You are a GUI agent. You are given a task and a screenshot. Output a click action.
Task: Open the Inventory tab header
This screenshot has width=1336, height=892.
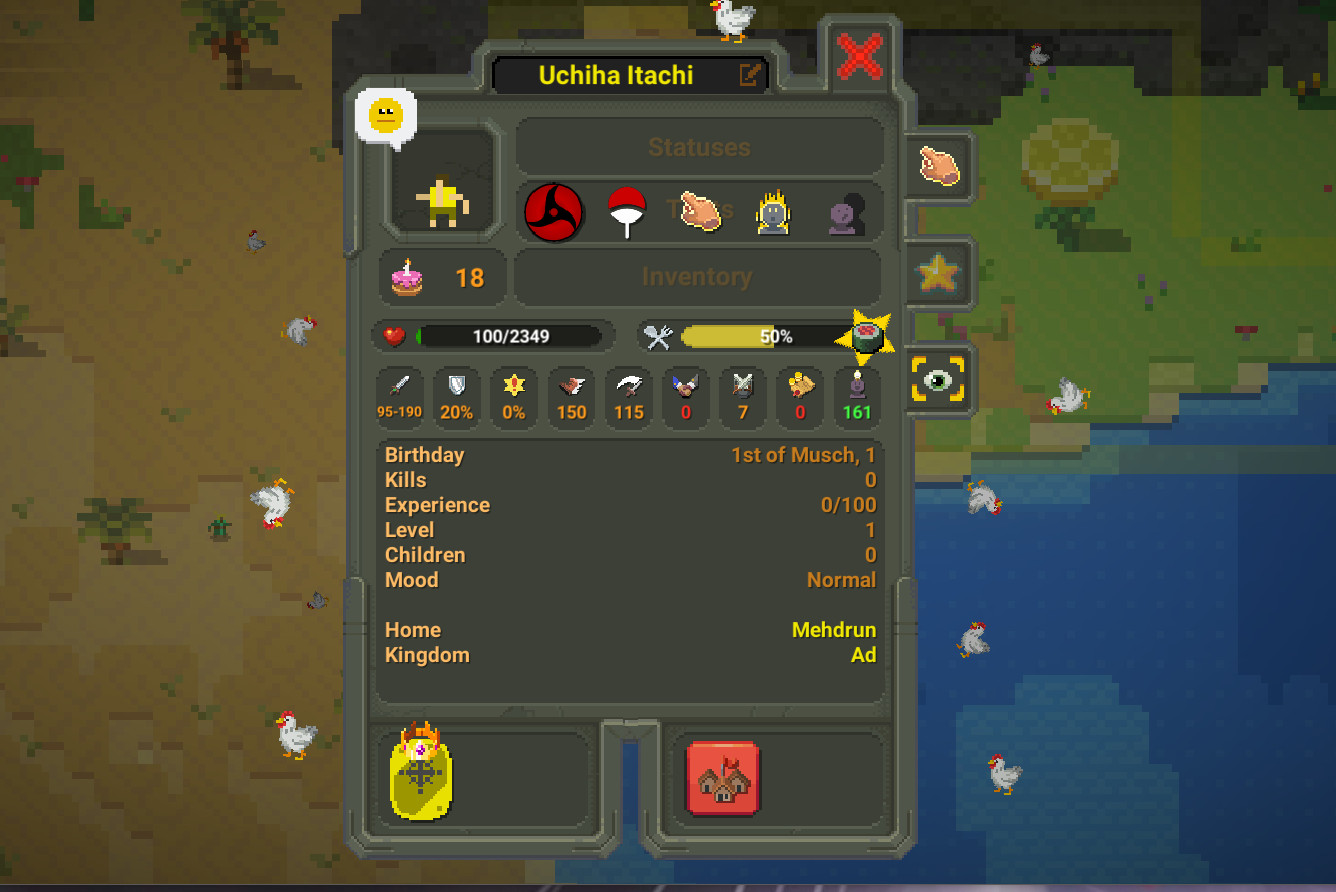click(x=697, y=277)
